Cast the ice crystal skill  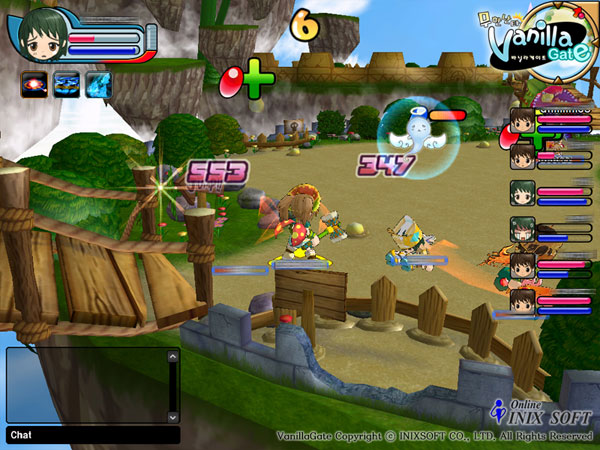(x=98, y=85)
